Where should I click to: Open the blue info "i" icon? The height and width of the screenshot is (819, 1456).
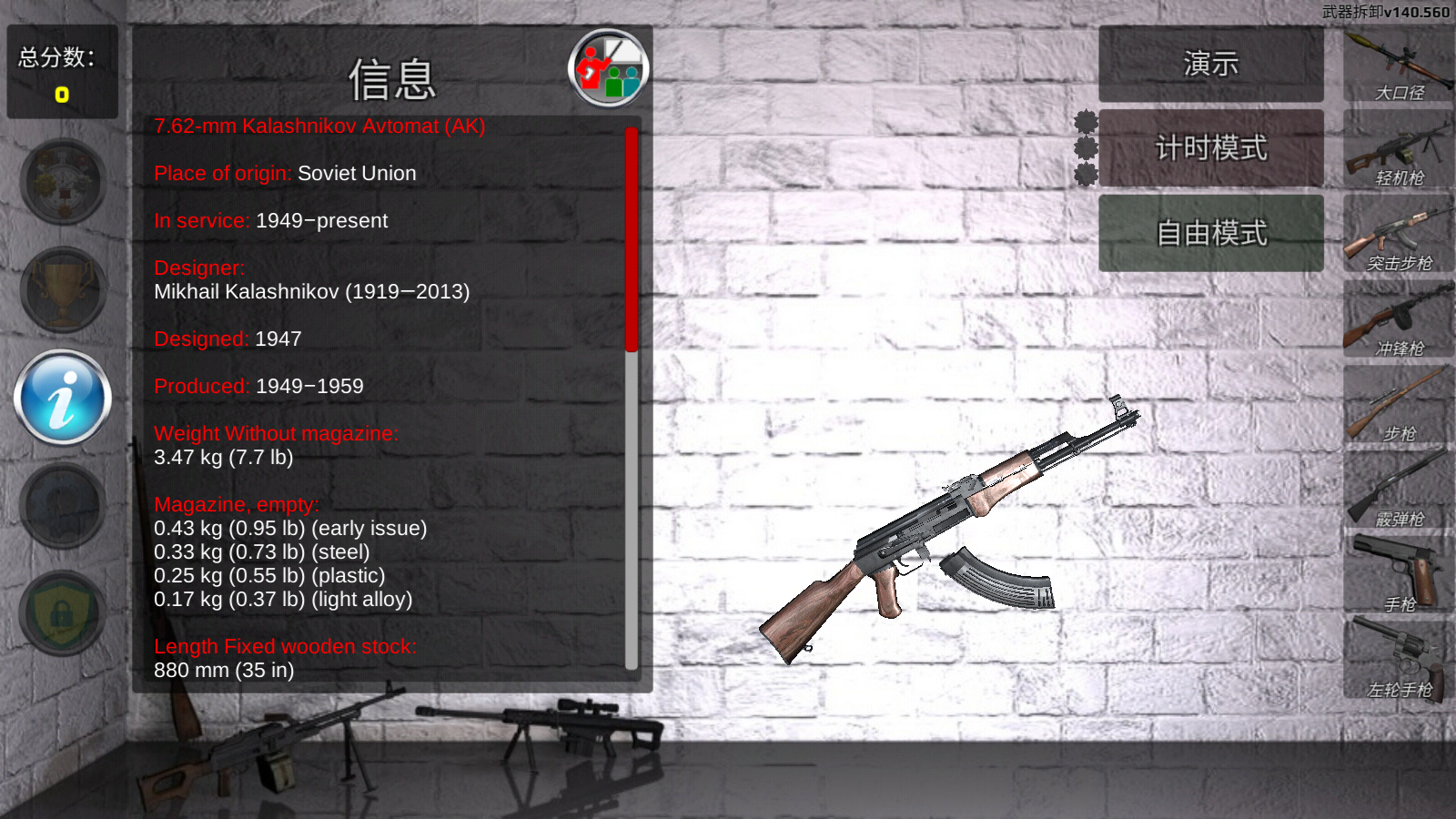[61, 398]
